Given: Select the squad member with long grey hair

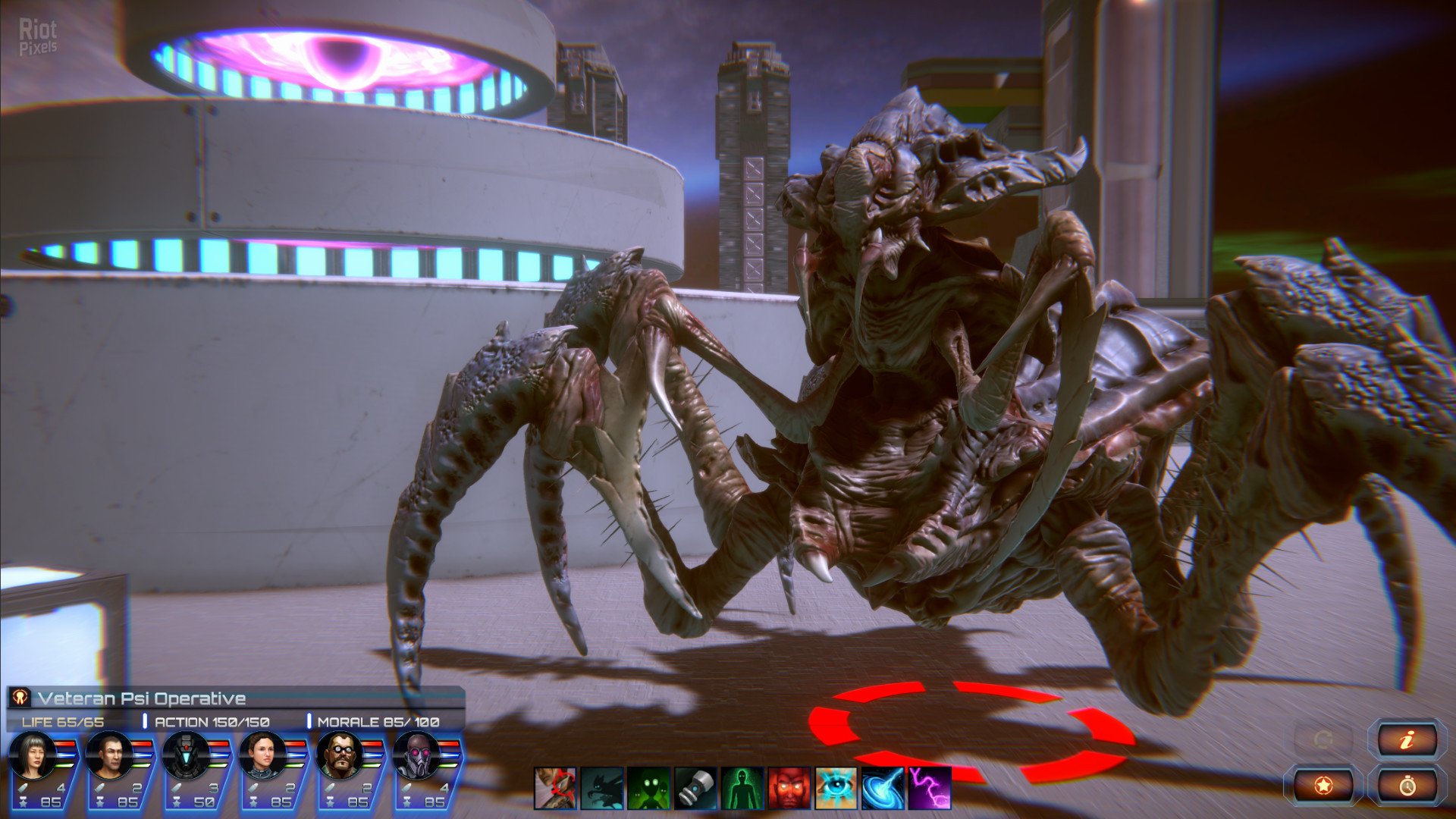Looking at the screenshot, I should (32, 755).
